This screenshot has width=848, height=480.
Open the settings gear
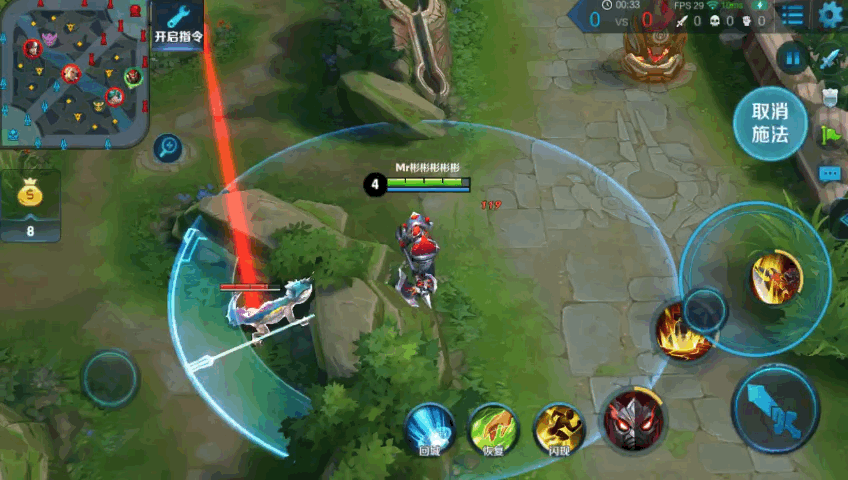pos(831,15)
